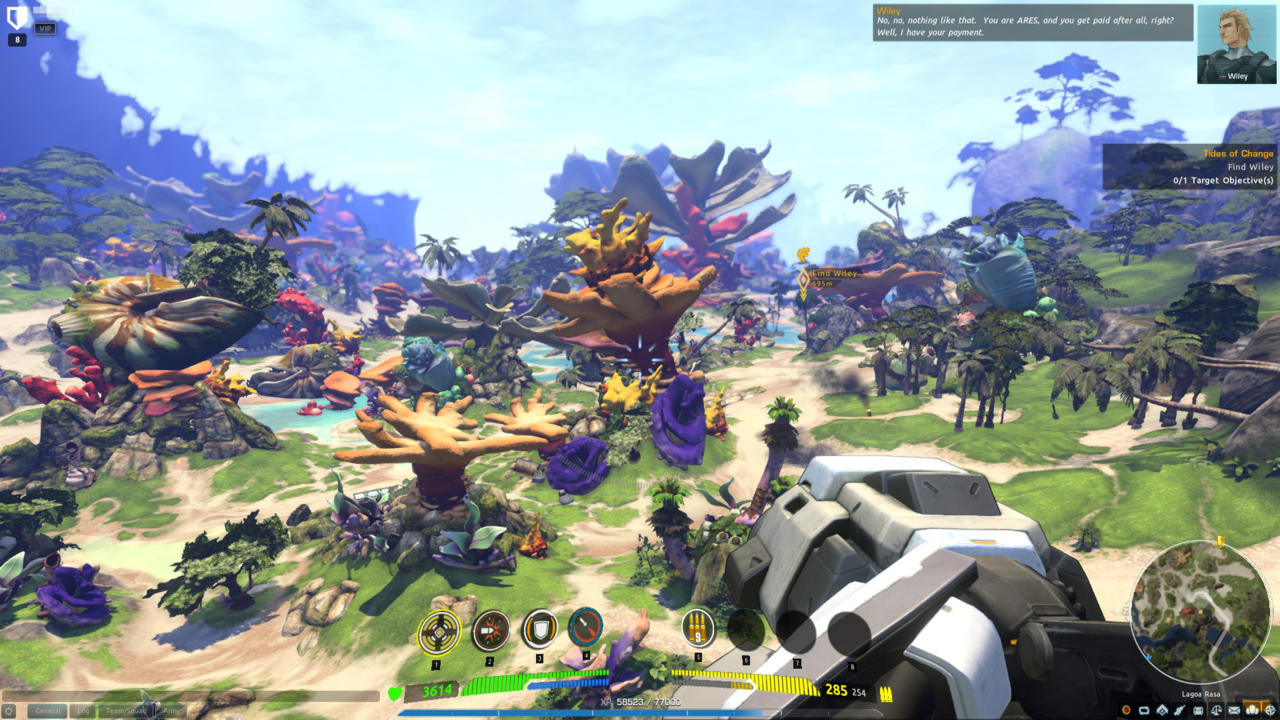The height and width of the screenshot is (720, 1280).
Task: Open the mail envelope icon
Action: (x=1233, y=710)
